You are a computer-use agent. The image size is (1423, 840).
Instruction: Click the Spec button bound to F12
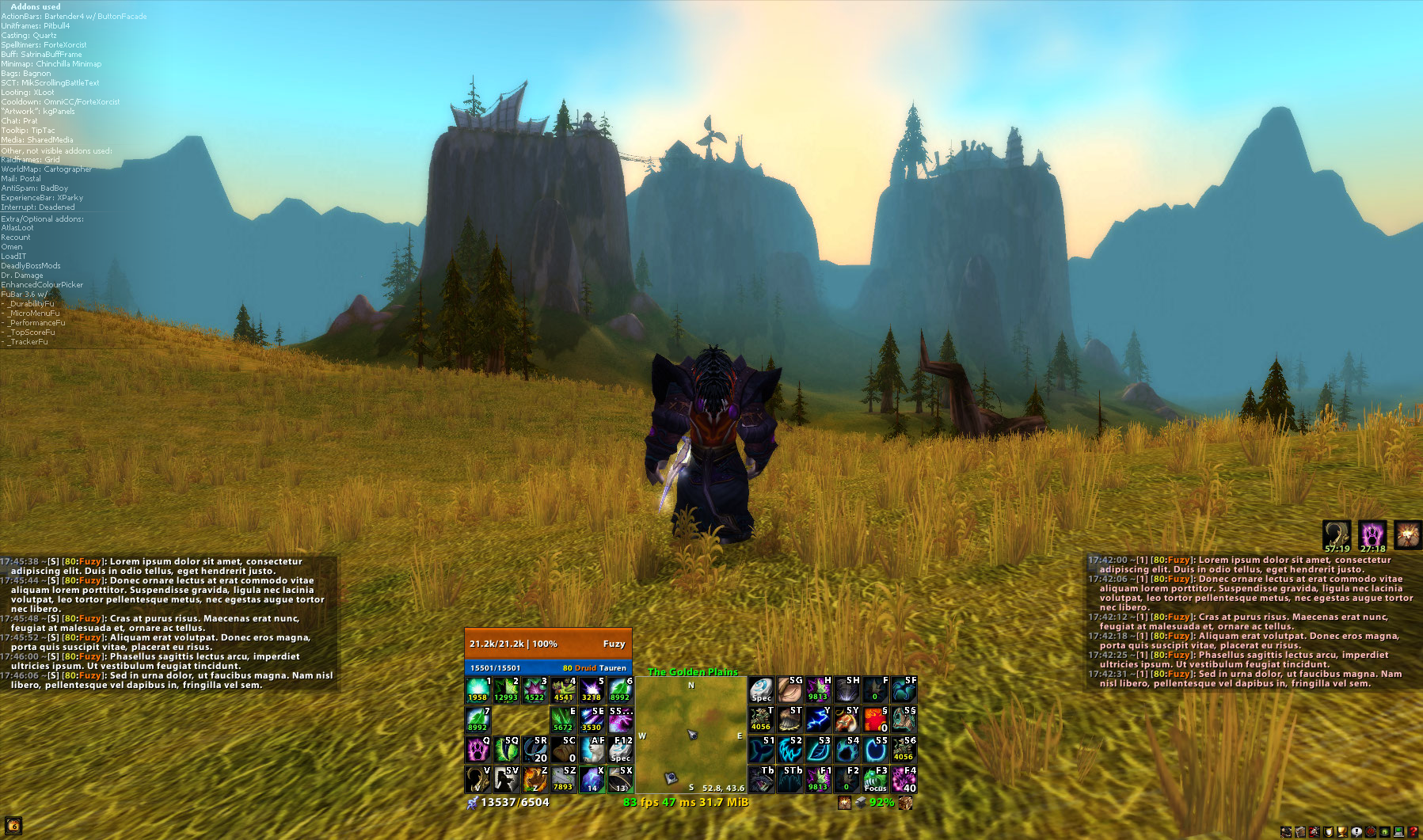click(x=620, y=750)
